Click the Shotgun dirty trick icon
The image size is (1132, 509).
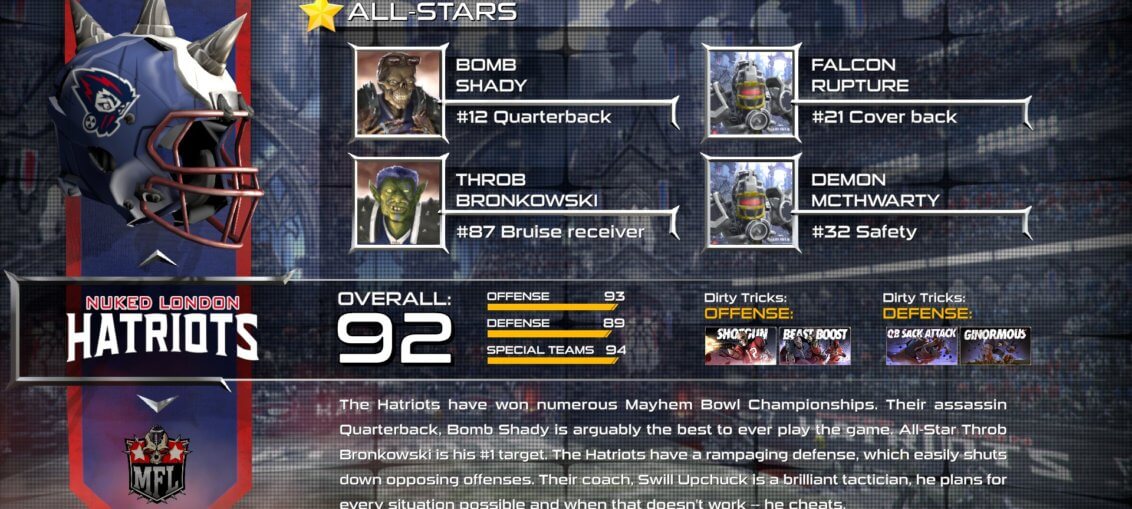[740, 345]
